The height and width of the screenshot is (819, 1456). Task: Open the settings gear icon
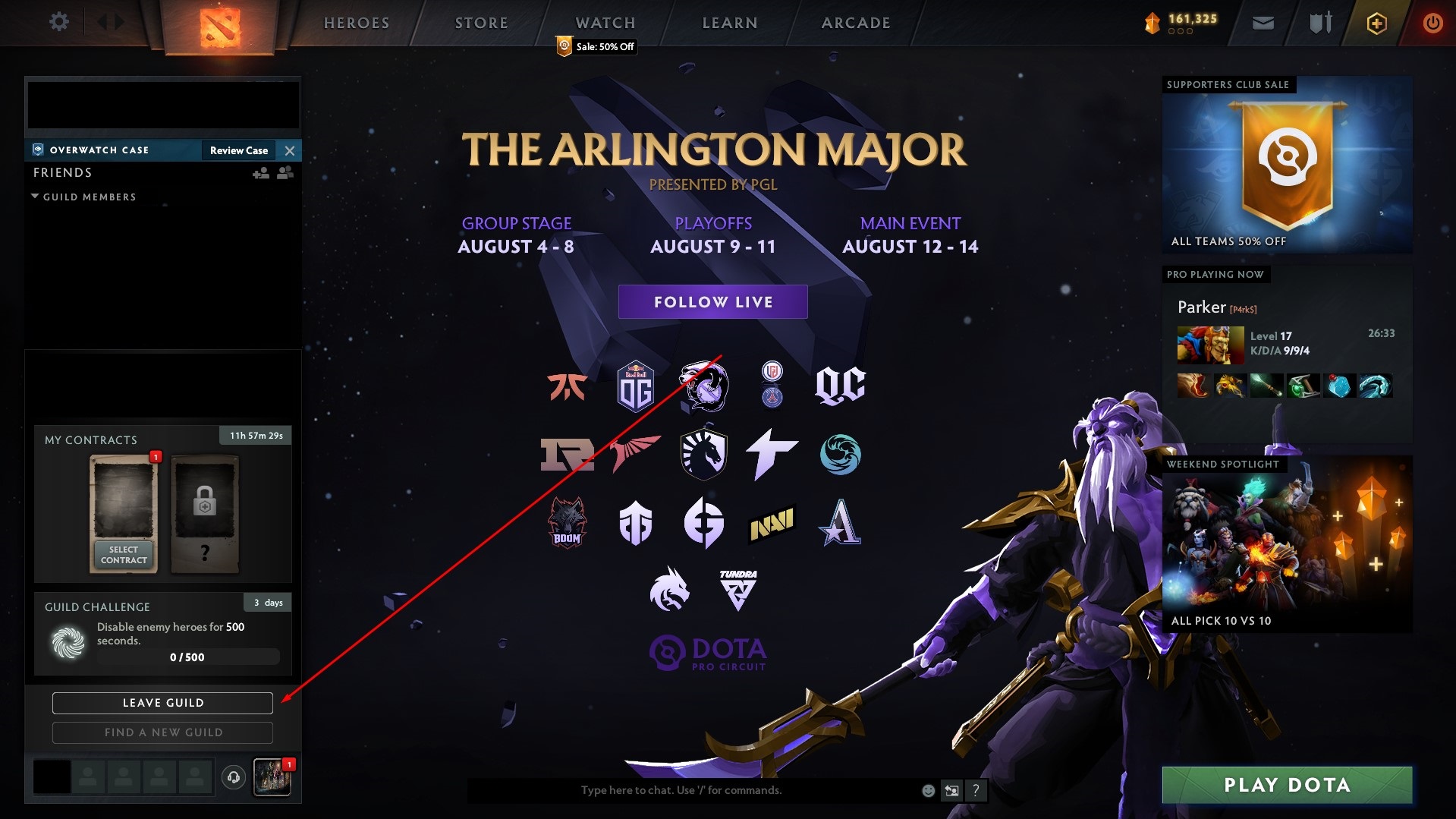(58, 22)
